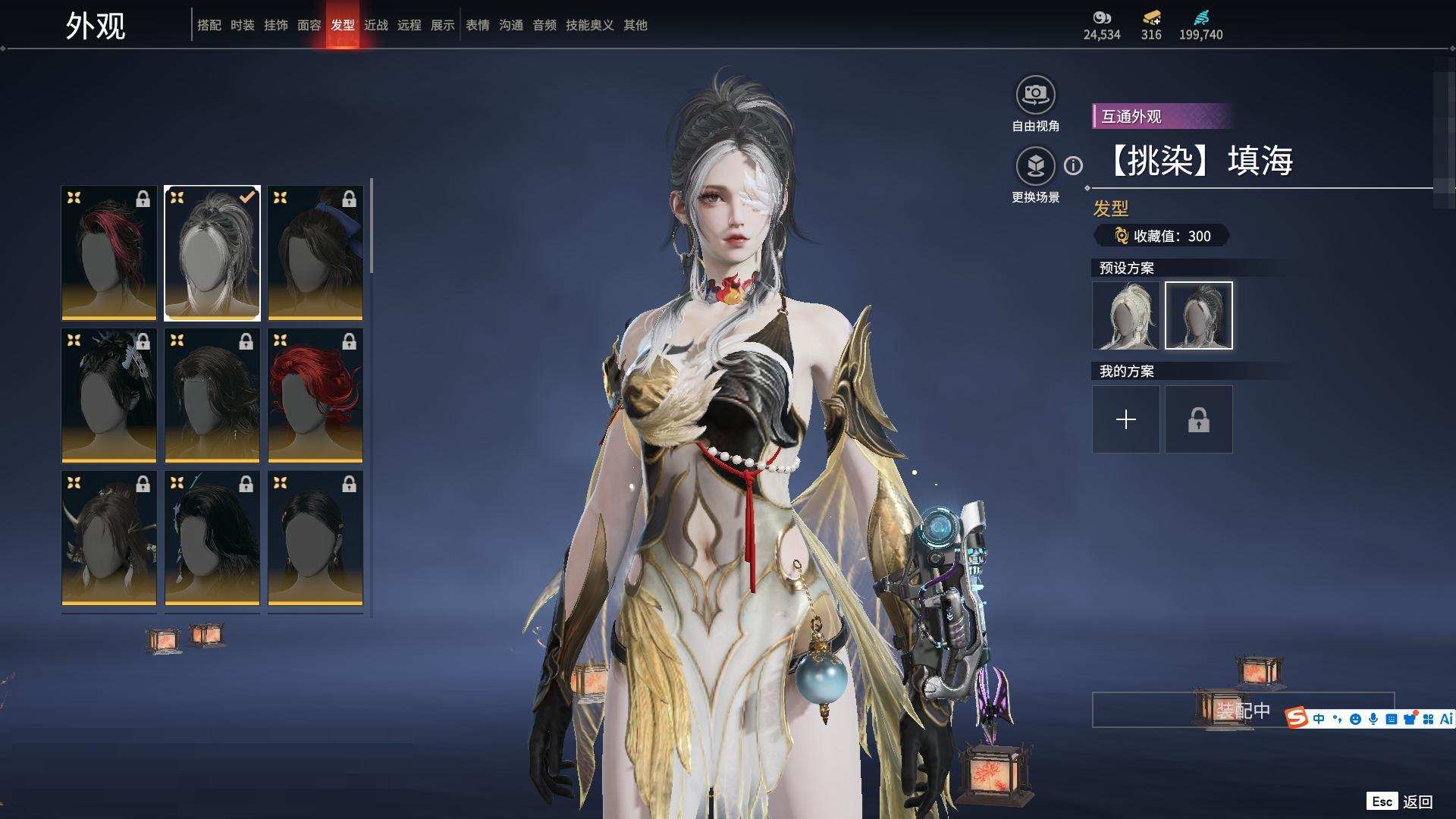The image size is (1456, 819).
Task: Activate the 自由视角 camera button
Action: pyautogui.click(x=1035, y=96)
